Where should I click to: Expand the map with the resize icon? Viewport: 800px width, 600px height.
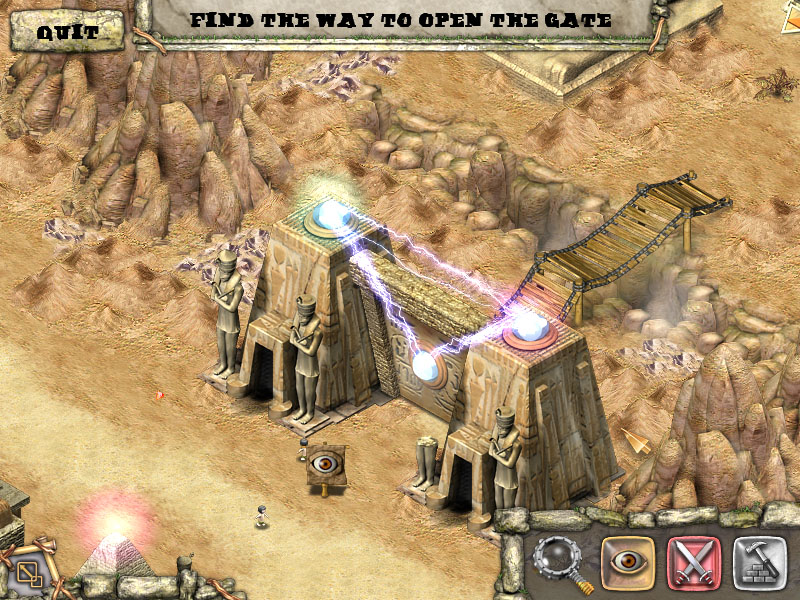click(x=29, y=571)
